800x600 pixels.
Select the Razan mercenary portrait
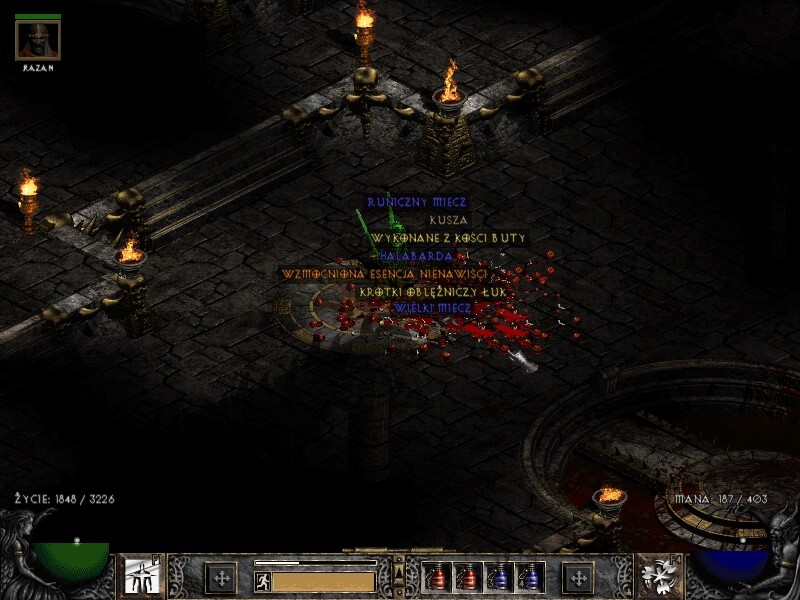38,40
